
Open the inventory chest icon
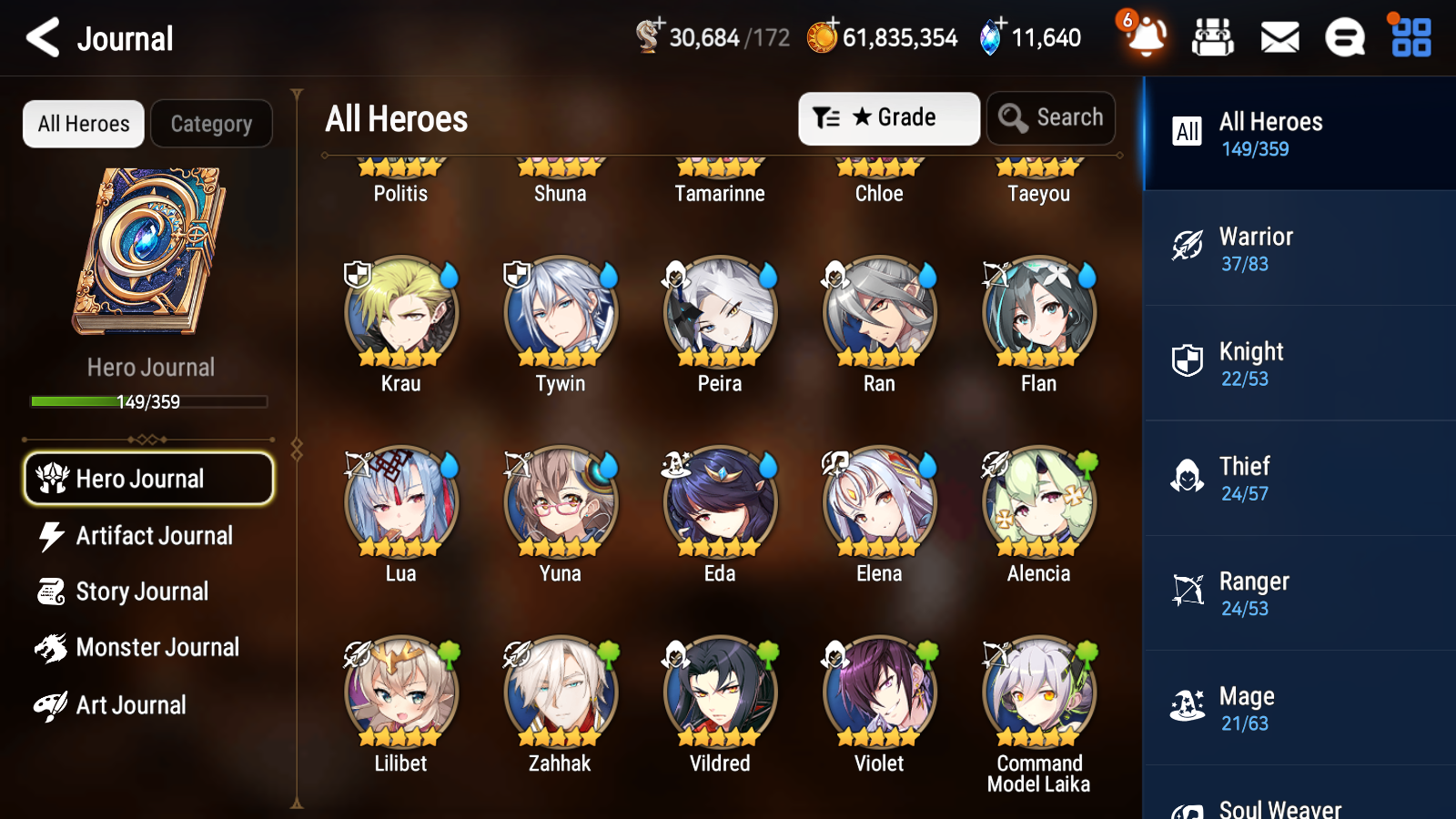pyautogui.click(x=1213, y=37)
